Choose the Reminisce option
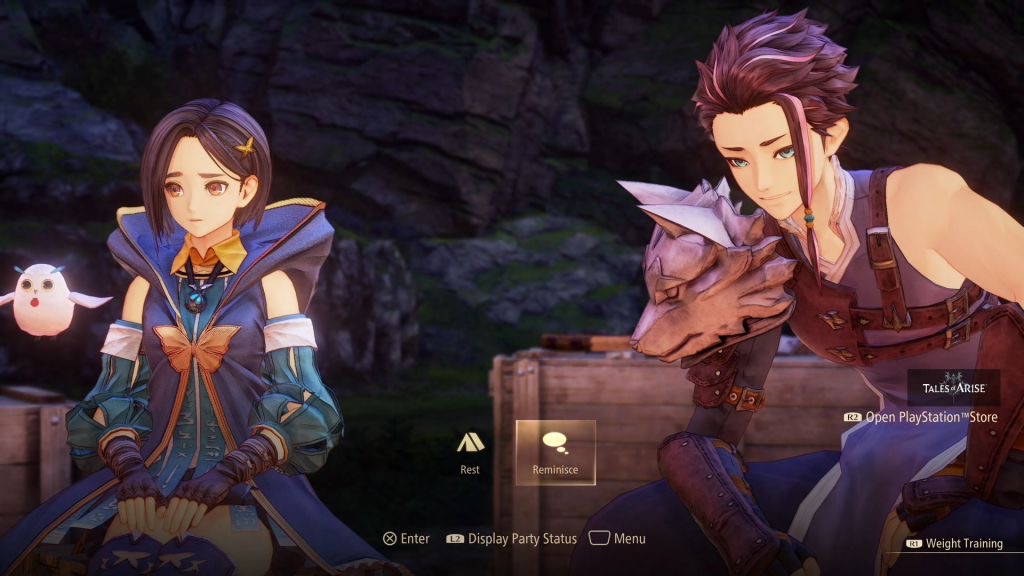Image resolution: width=1024 pixels, height=576 pixels. point(555,452)
